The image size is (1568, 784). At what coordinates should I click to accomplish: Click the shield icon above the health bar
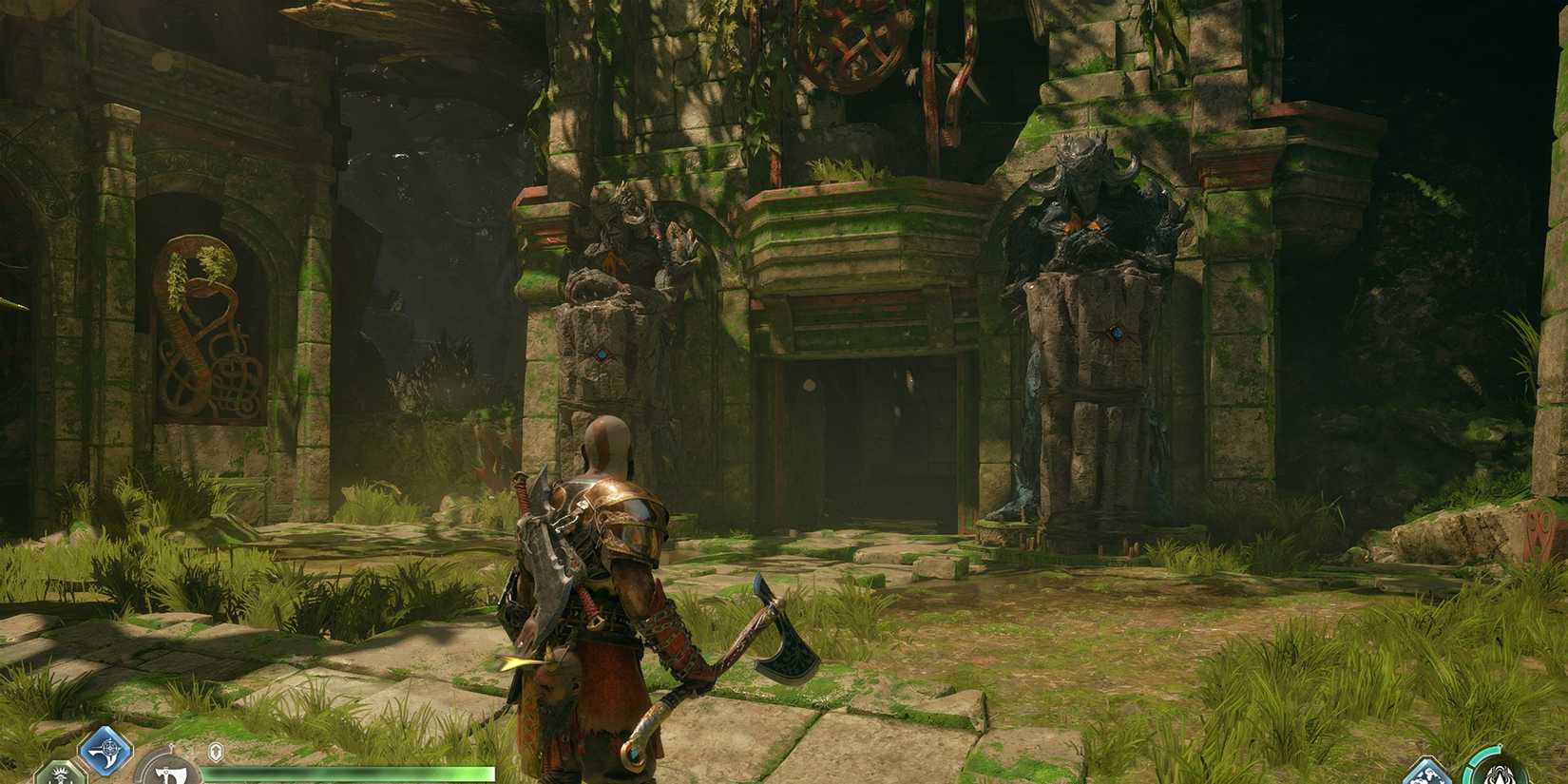click(x=217, y=750)
